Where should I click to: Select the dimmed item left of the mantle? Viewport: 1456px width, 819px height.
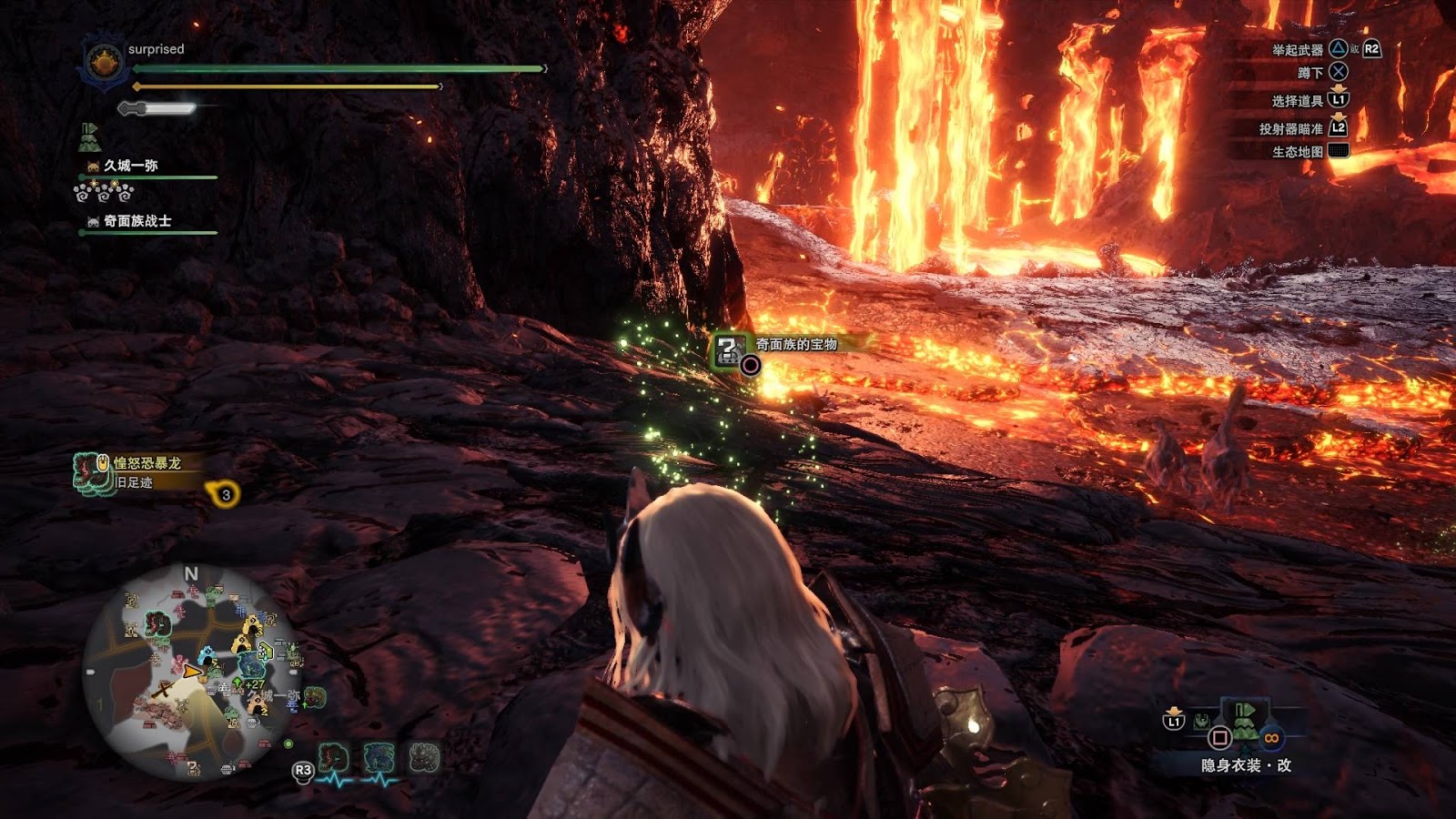(x=1203, y=722)
